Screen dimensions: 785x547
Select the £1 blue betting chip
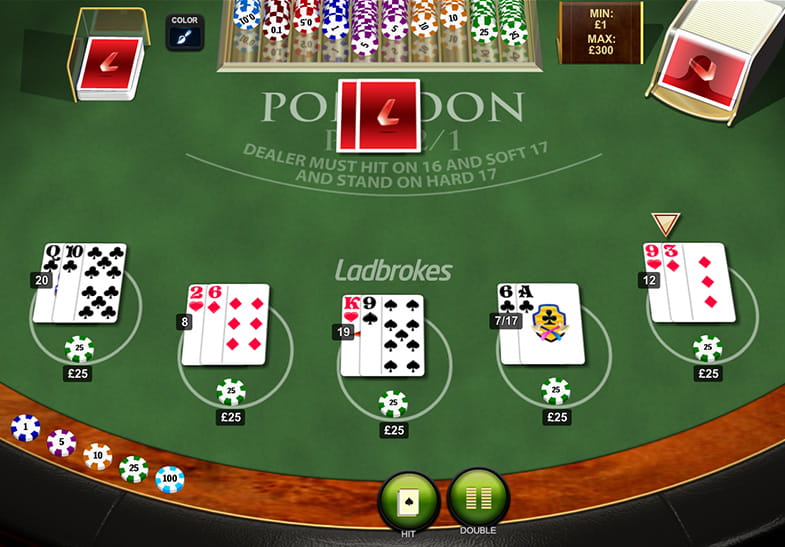click(25, 428)
